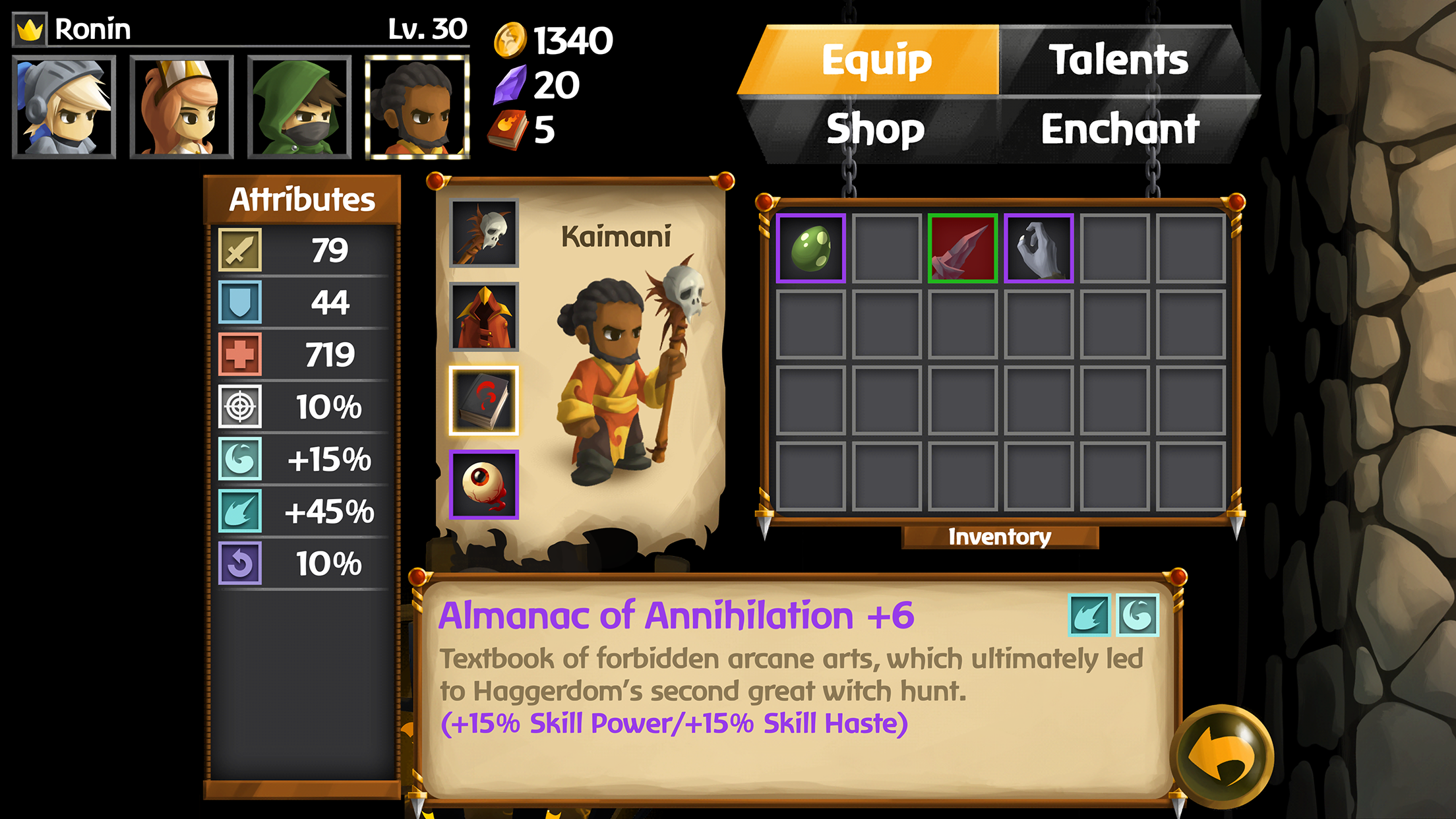Choose the white glove inventory item
The image size is (1456, 819).
tap(1038, 249)
